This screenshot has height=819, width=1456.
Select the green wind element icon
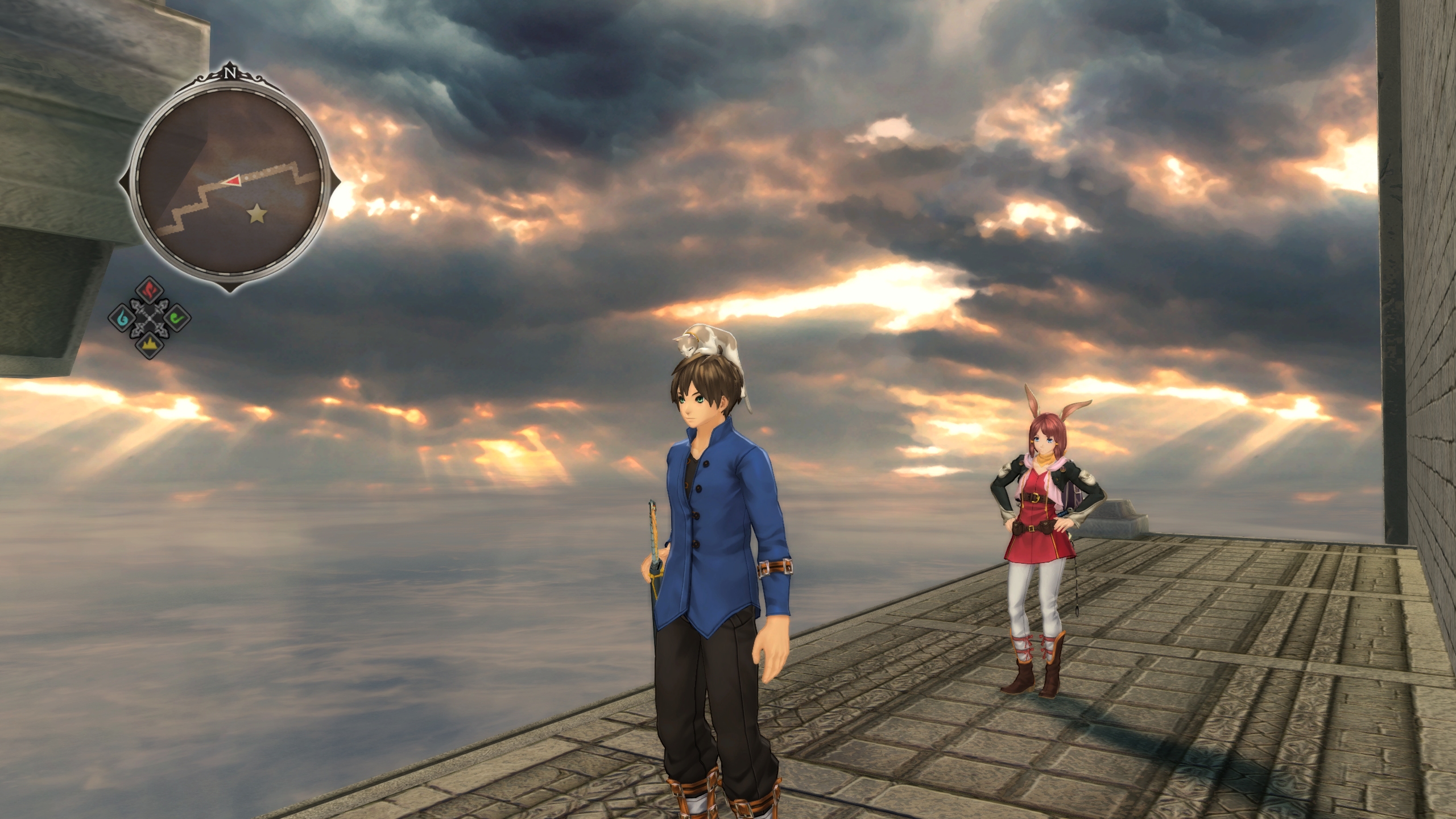click(x=177, y=316)
